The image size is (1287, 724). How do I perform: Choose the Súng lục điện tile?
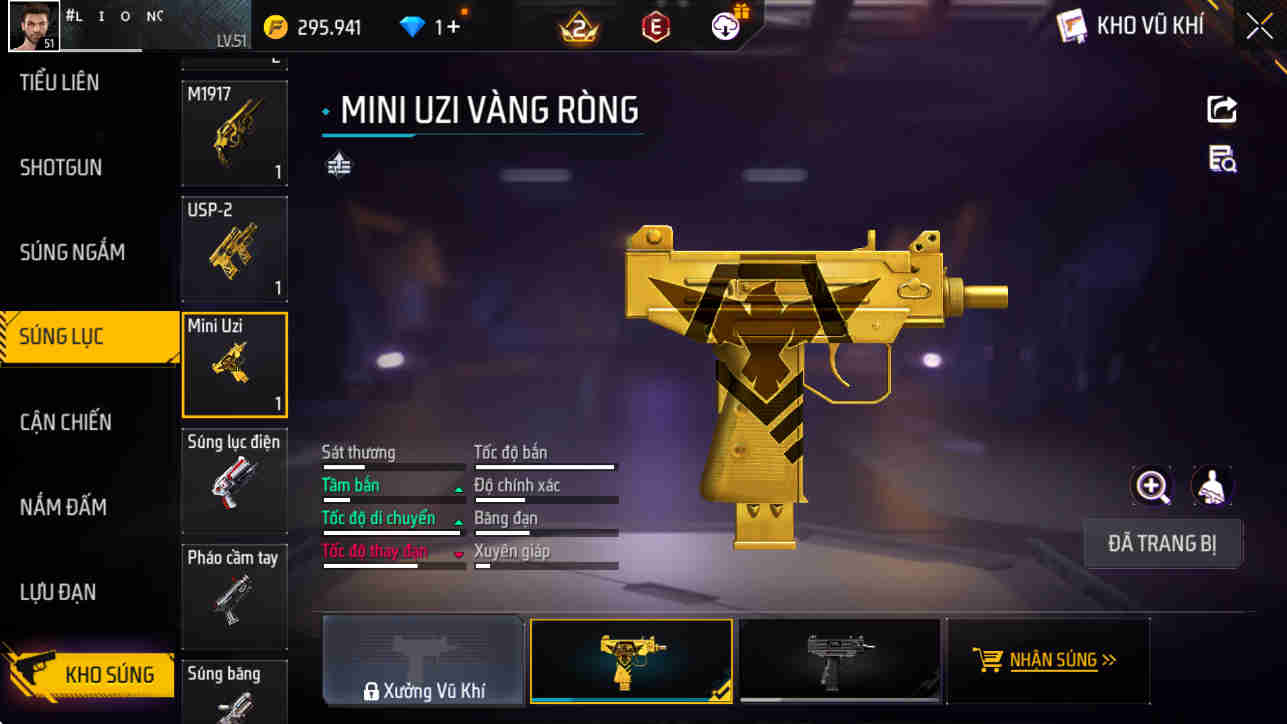[234, 481]
